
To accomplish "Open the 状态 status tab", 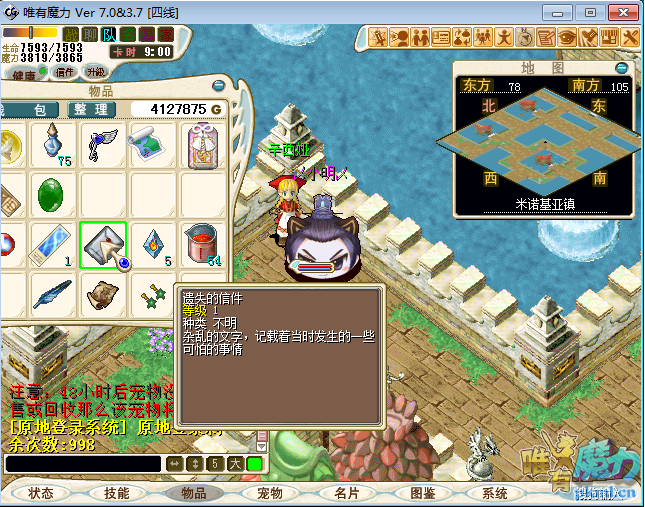I will tap(41, 493).
